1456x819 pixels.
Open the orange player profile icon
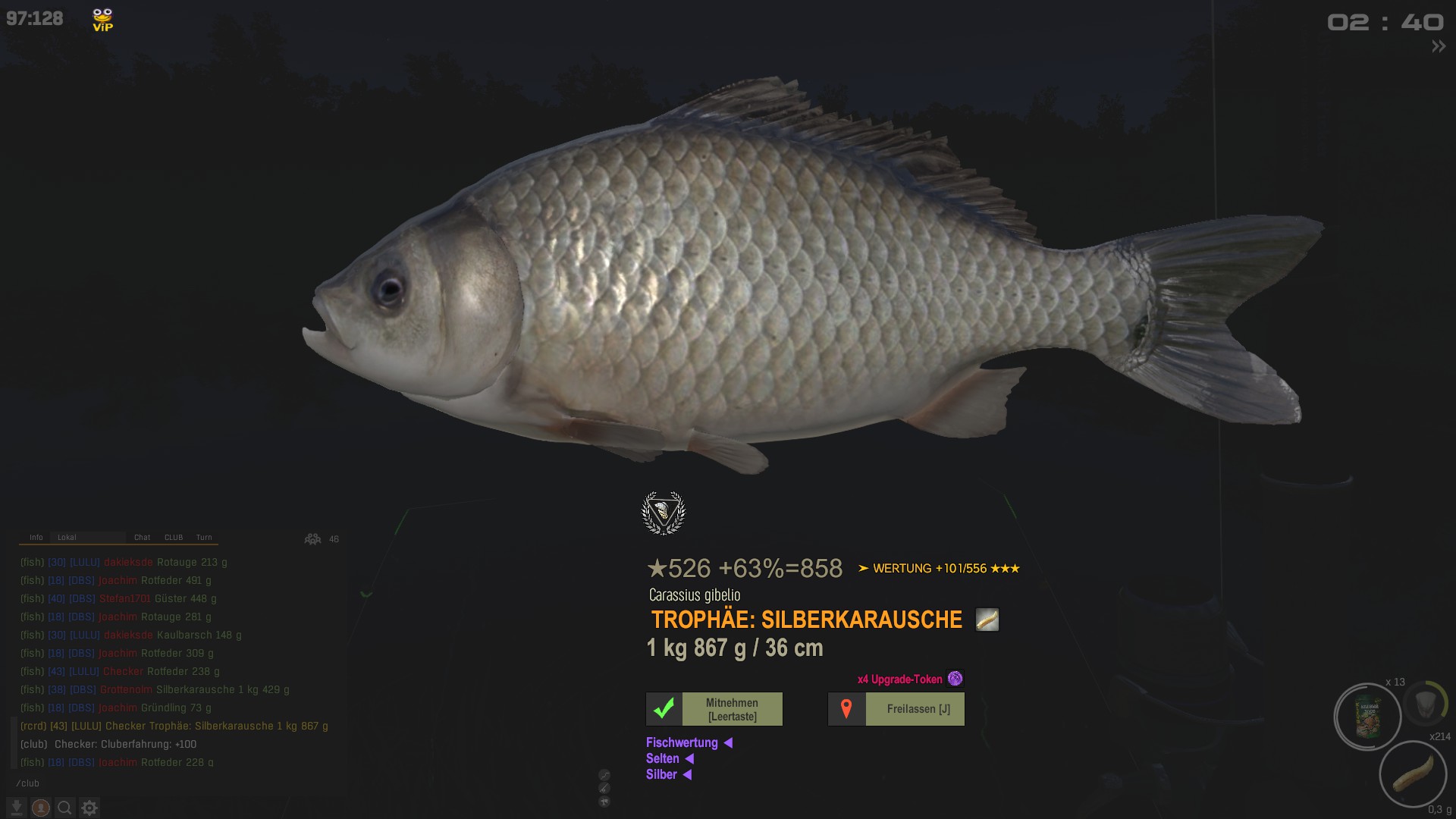pyautogui.click(x=41, y=808)
